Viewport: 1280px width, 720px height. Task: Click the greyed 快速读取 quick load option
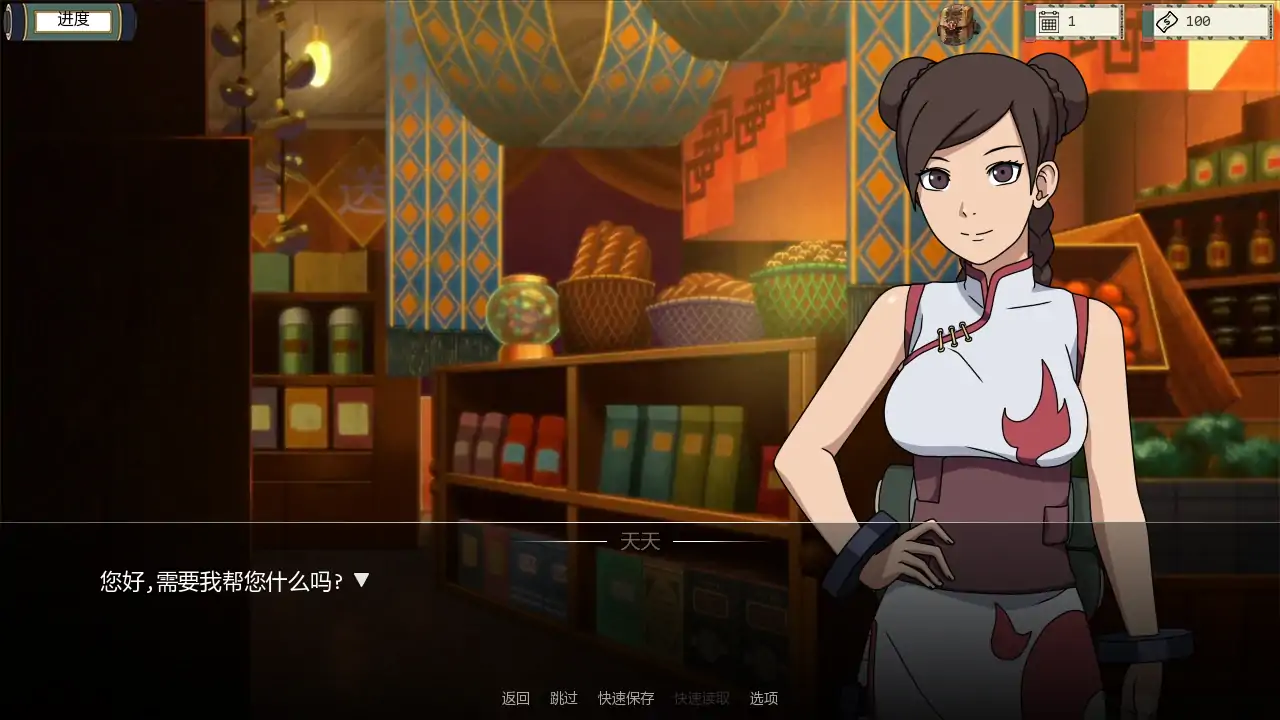(700, 698)
